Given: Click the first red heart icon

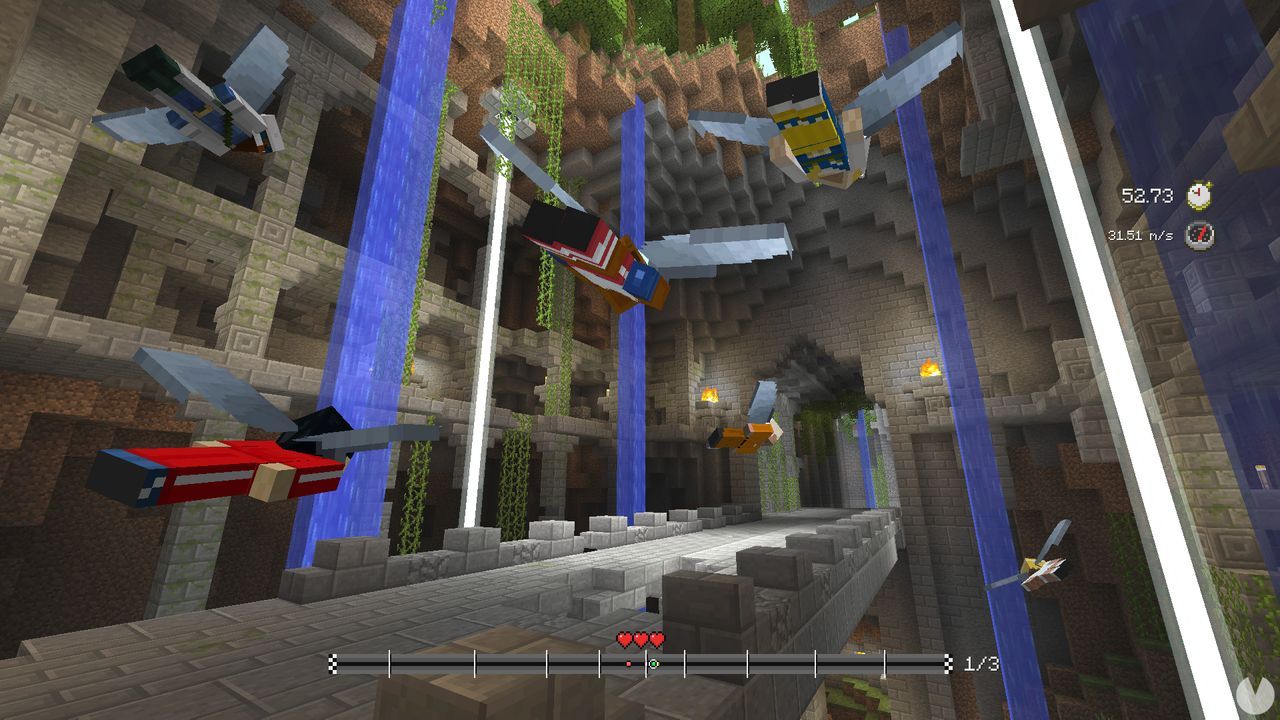Looking at the screenshot, I should 624,637.
